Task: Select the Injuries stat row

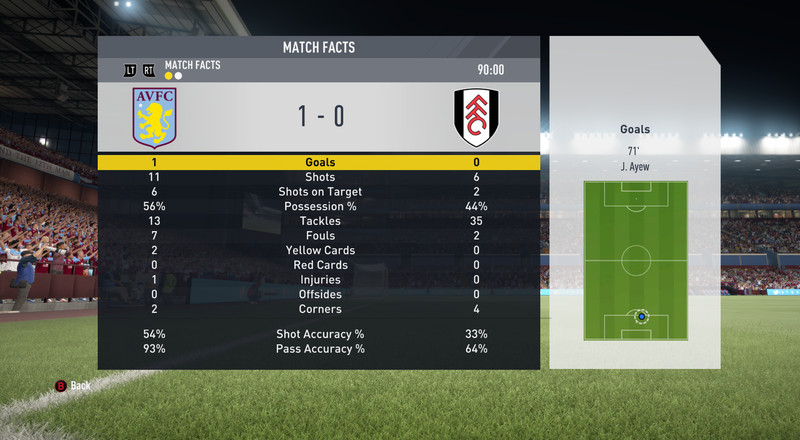Action: coord(319,280)
